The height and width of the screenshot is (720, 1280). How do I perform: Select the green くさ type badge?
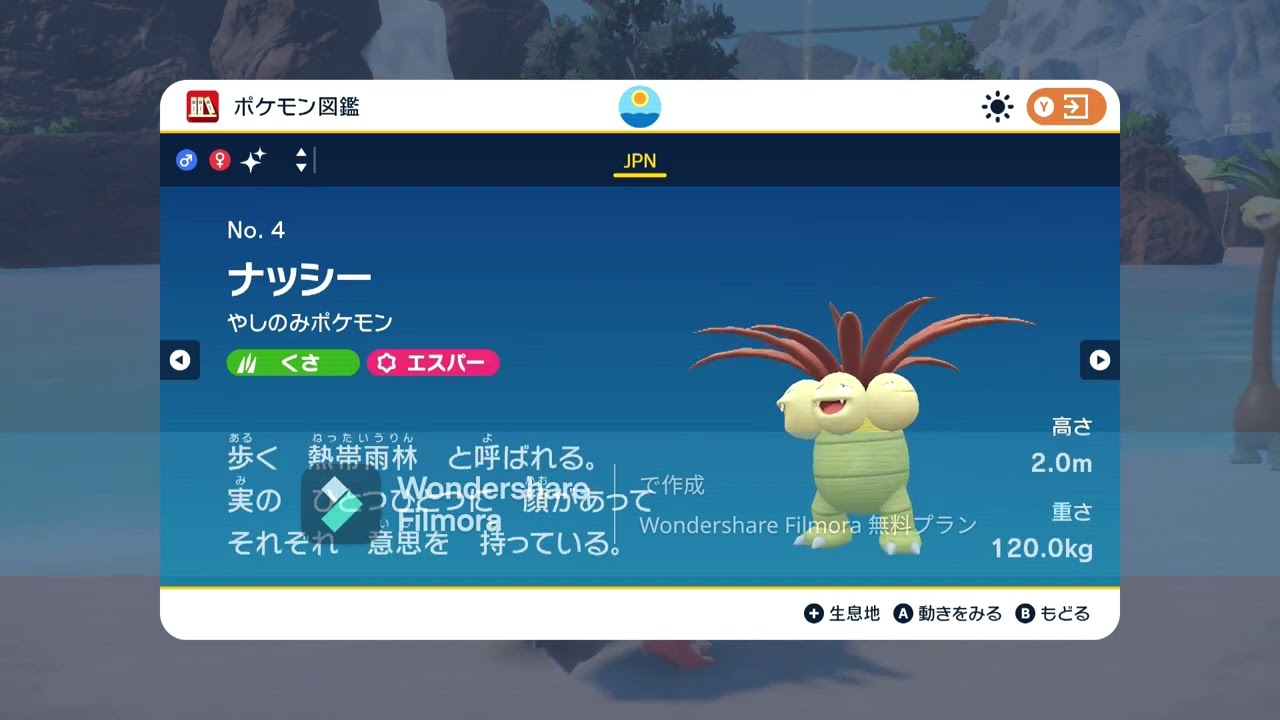[292, 363]
